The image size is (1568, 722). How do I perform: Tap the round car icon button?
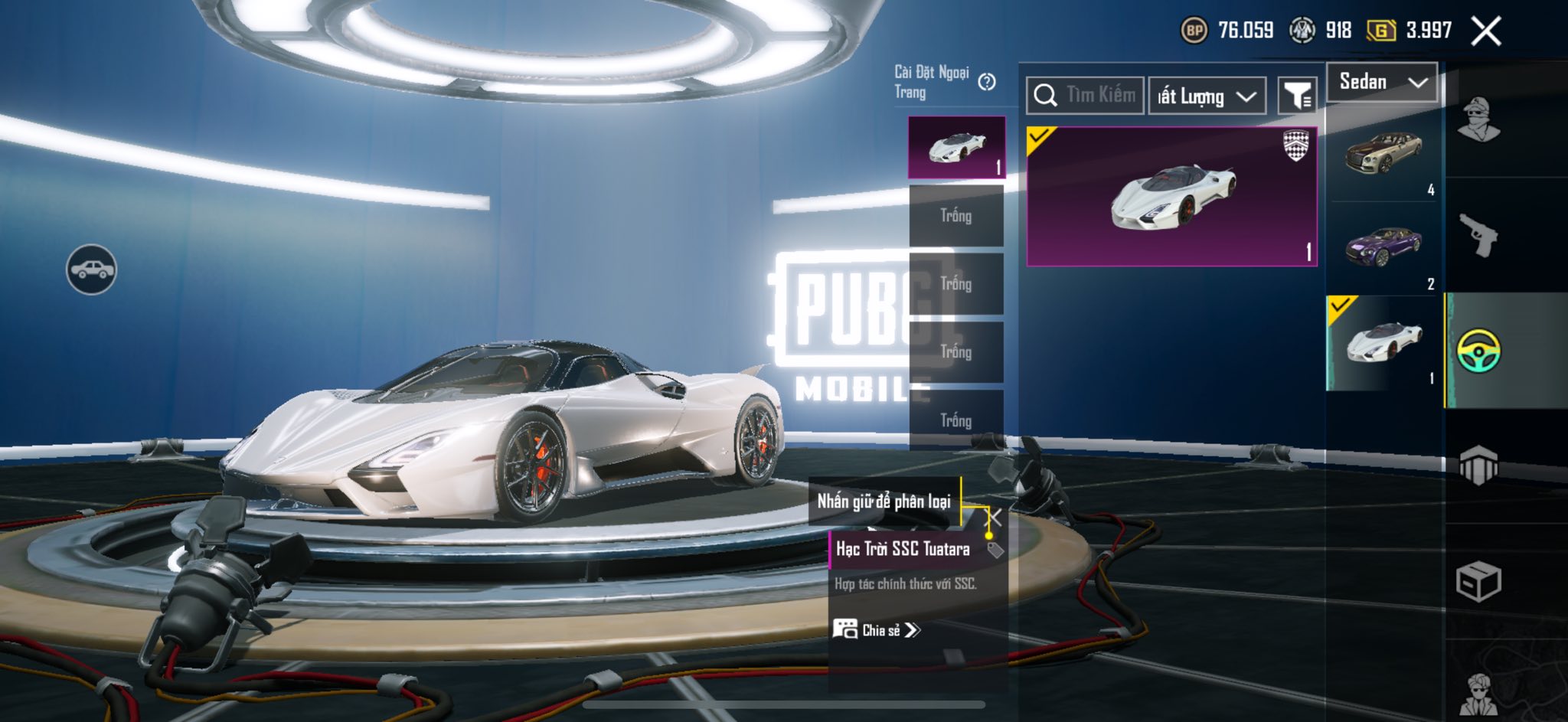[91, 270]
